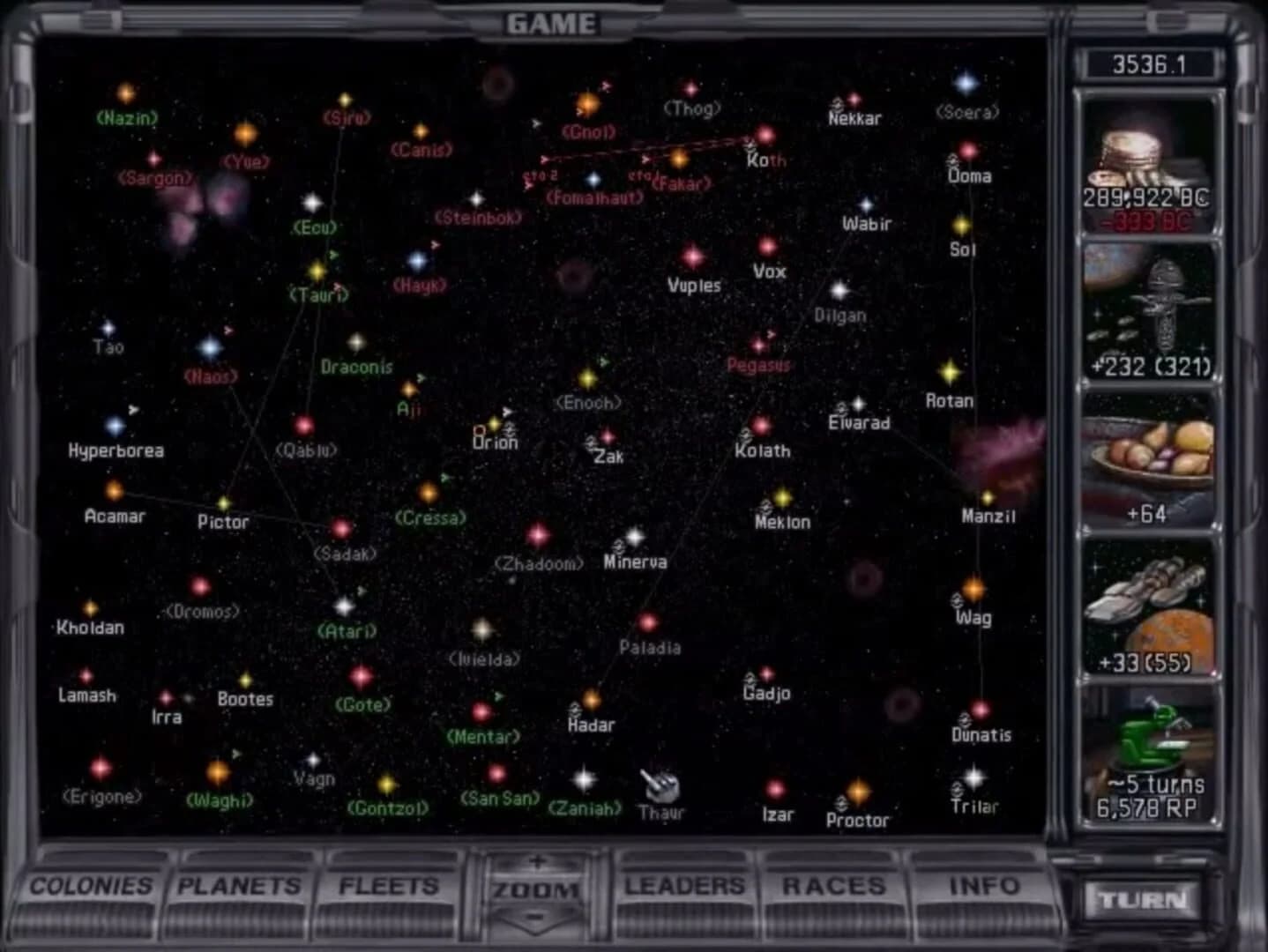The height and width of the screenshot is (952, 1268).
Task: Click the fleet marker near Hyperborea
Action: [134, 409]
